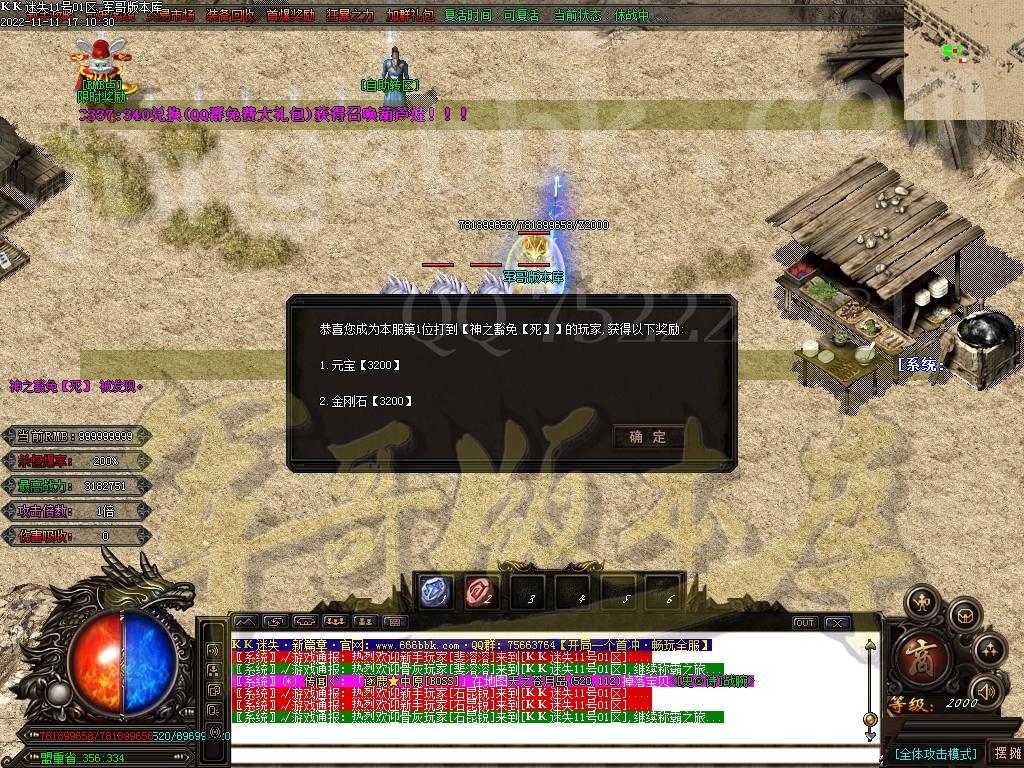Close the chat panel with the X button

pyautogui.click(x=837, y=623)
